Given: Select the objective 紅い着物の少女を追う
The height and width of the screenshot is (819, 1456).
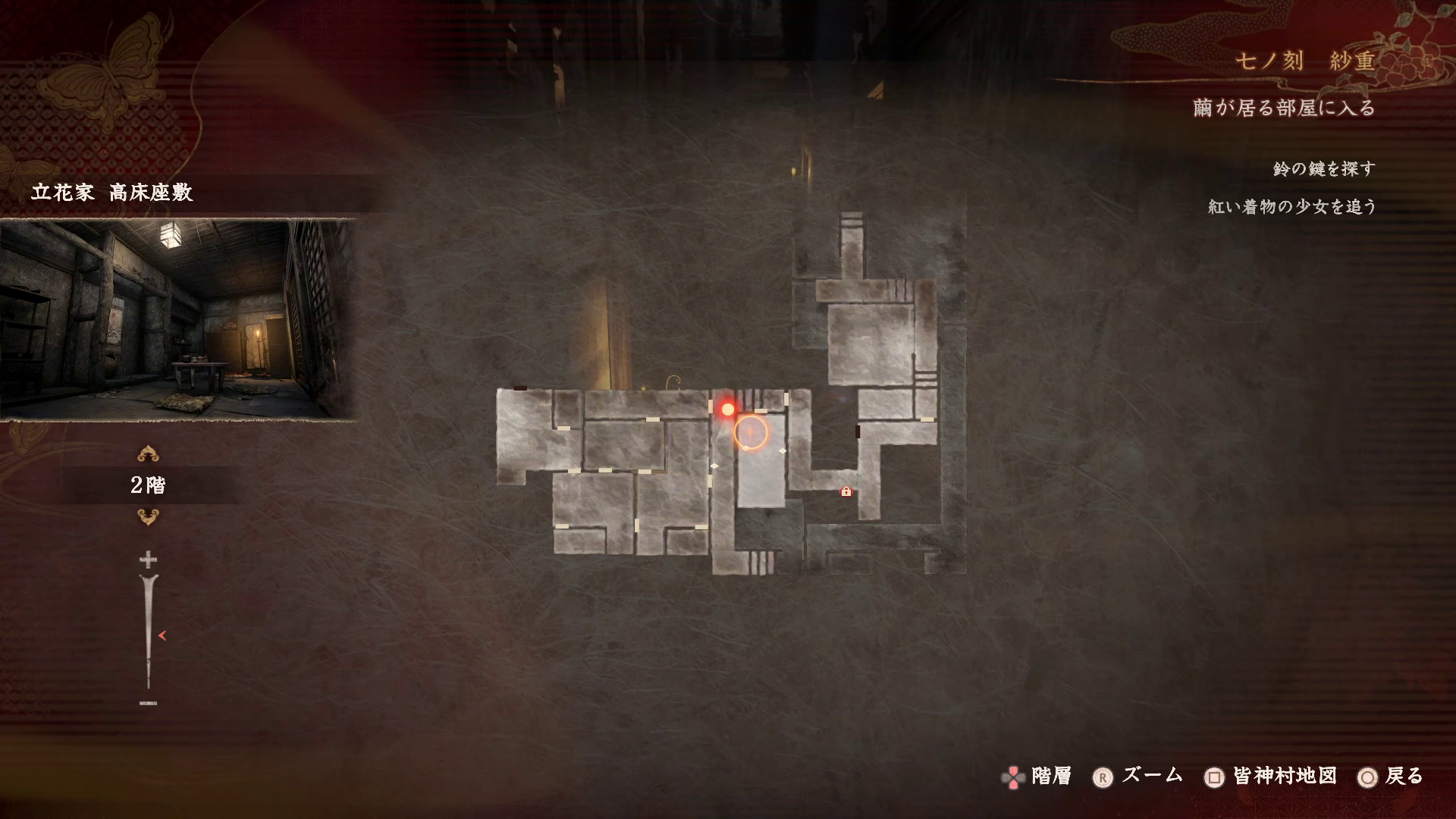Looking at the screenshot, I should click(x=1292, y=206).
